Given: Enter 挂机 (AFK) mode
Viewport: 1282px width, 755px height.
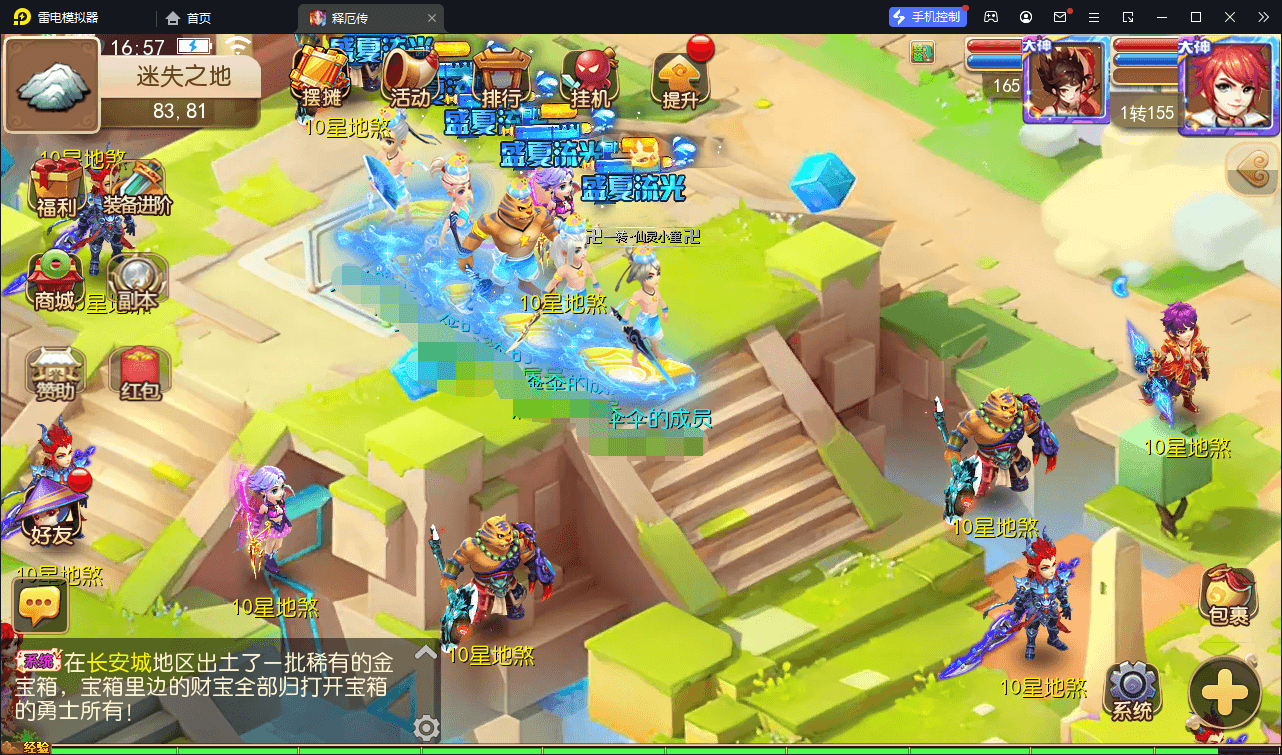Looking at the screenshot, I should click(591, 75).
